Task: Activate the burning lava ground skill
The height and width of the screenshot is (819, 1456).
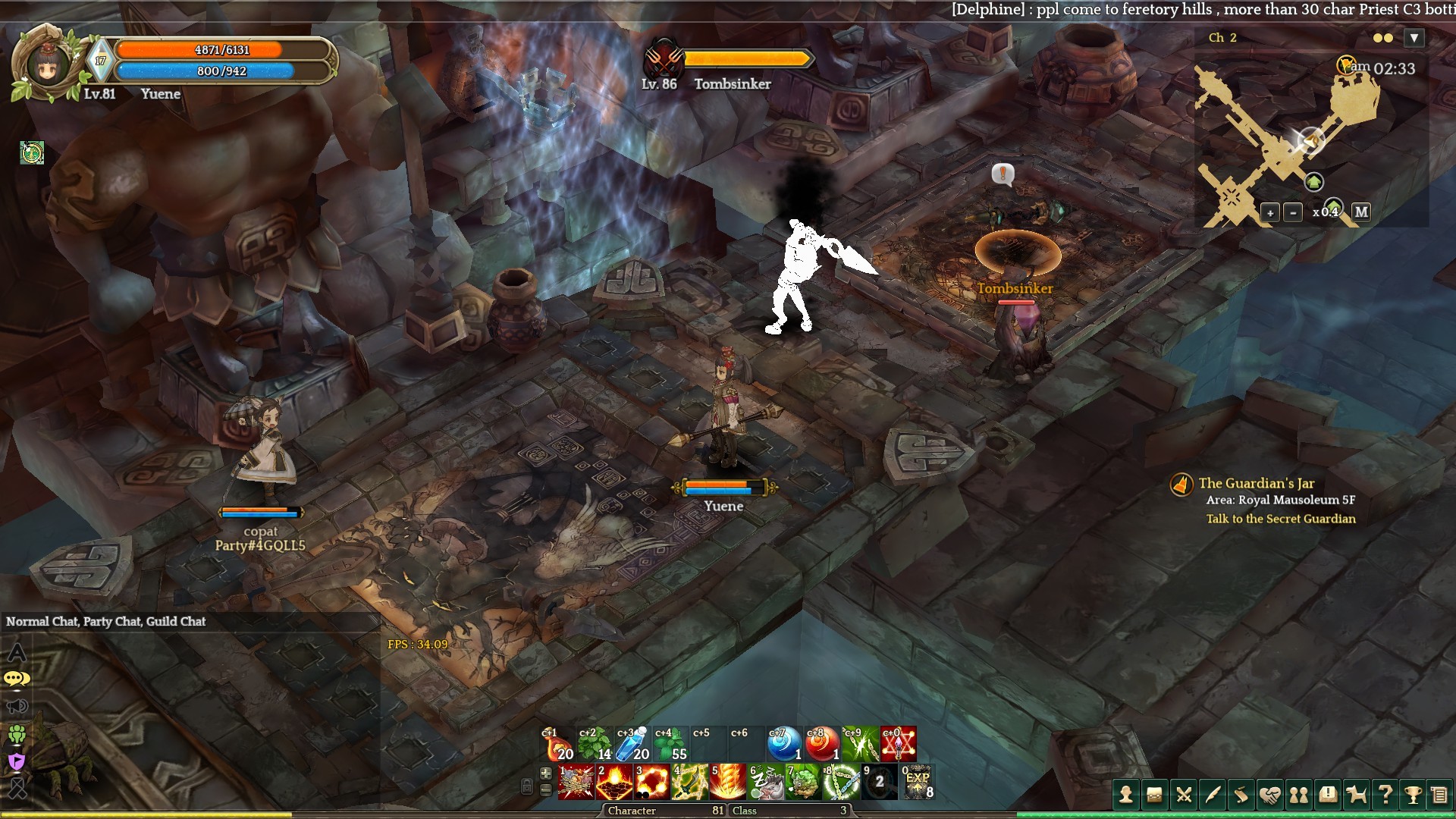Action: (613, 783)
